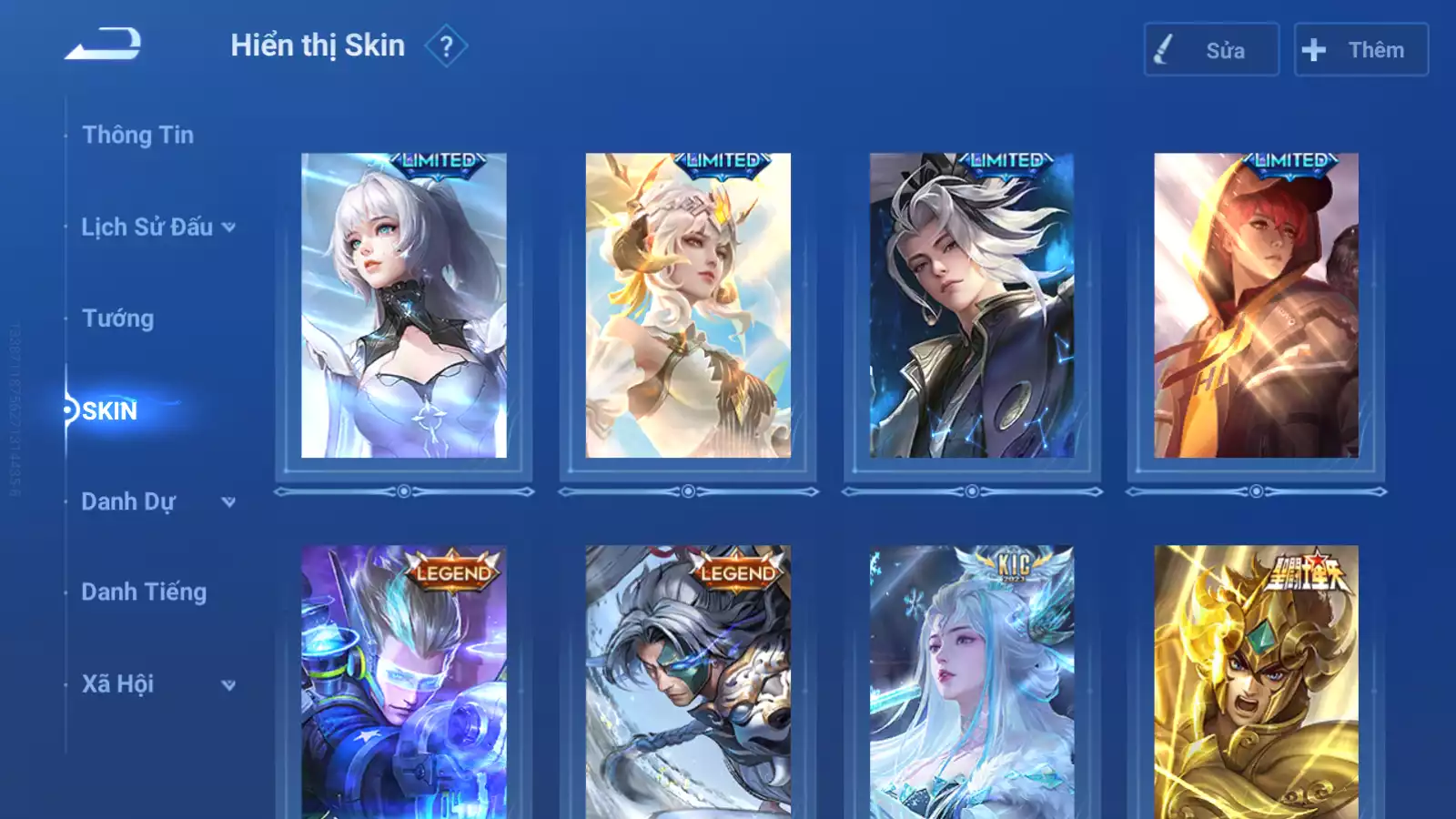Select the golden winged girl limited skin
The image size is (1456, 819).
tap(688, 306)
